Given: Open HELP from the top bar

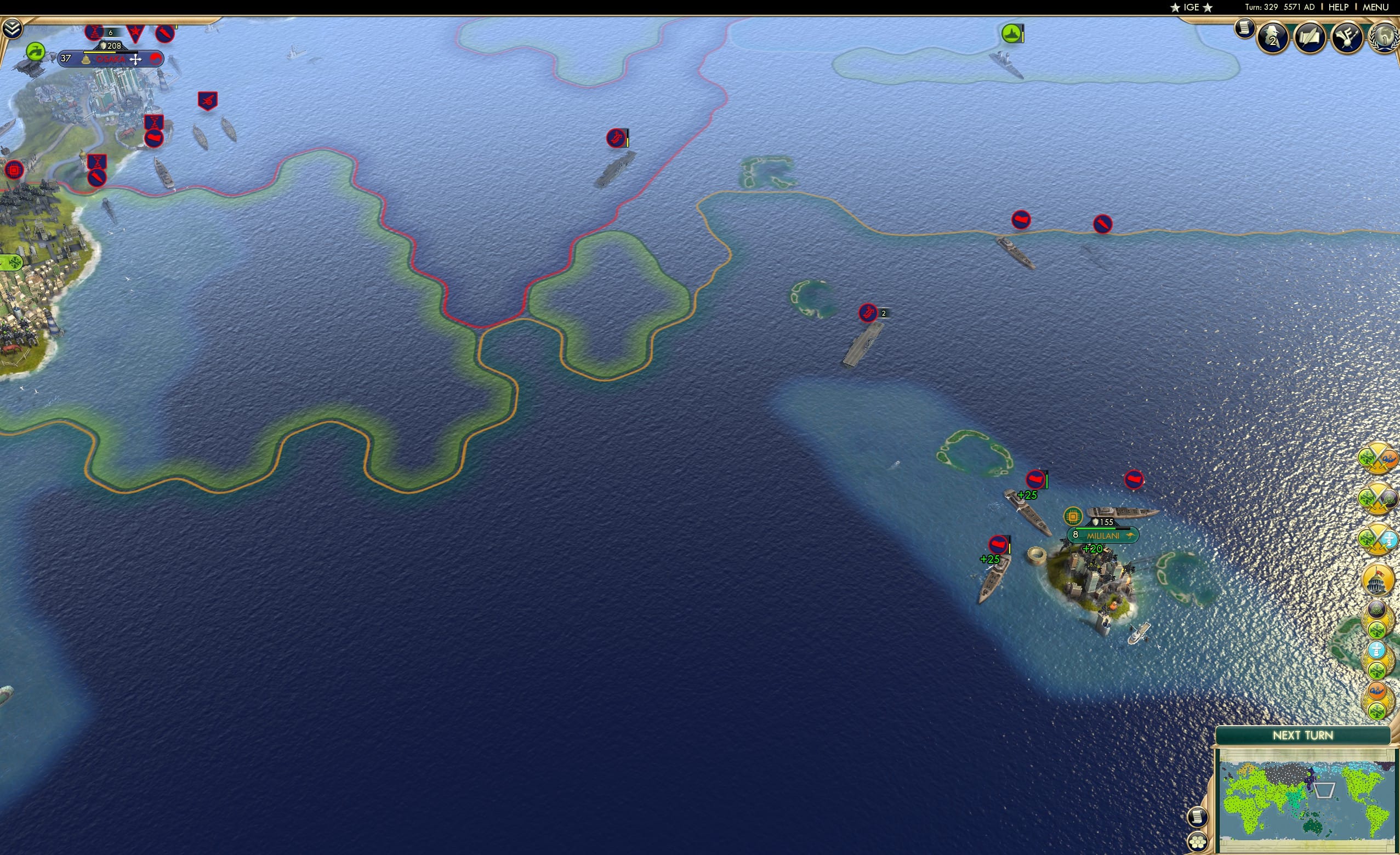Looking at the screenshot, I should tap(1339, 7).
